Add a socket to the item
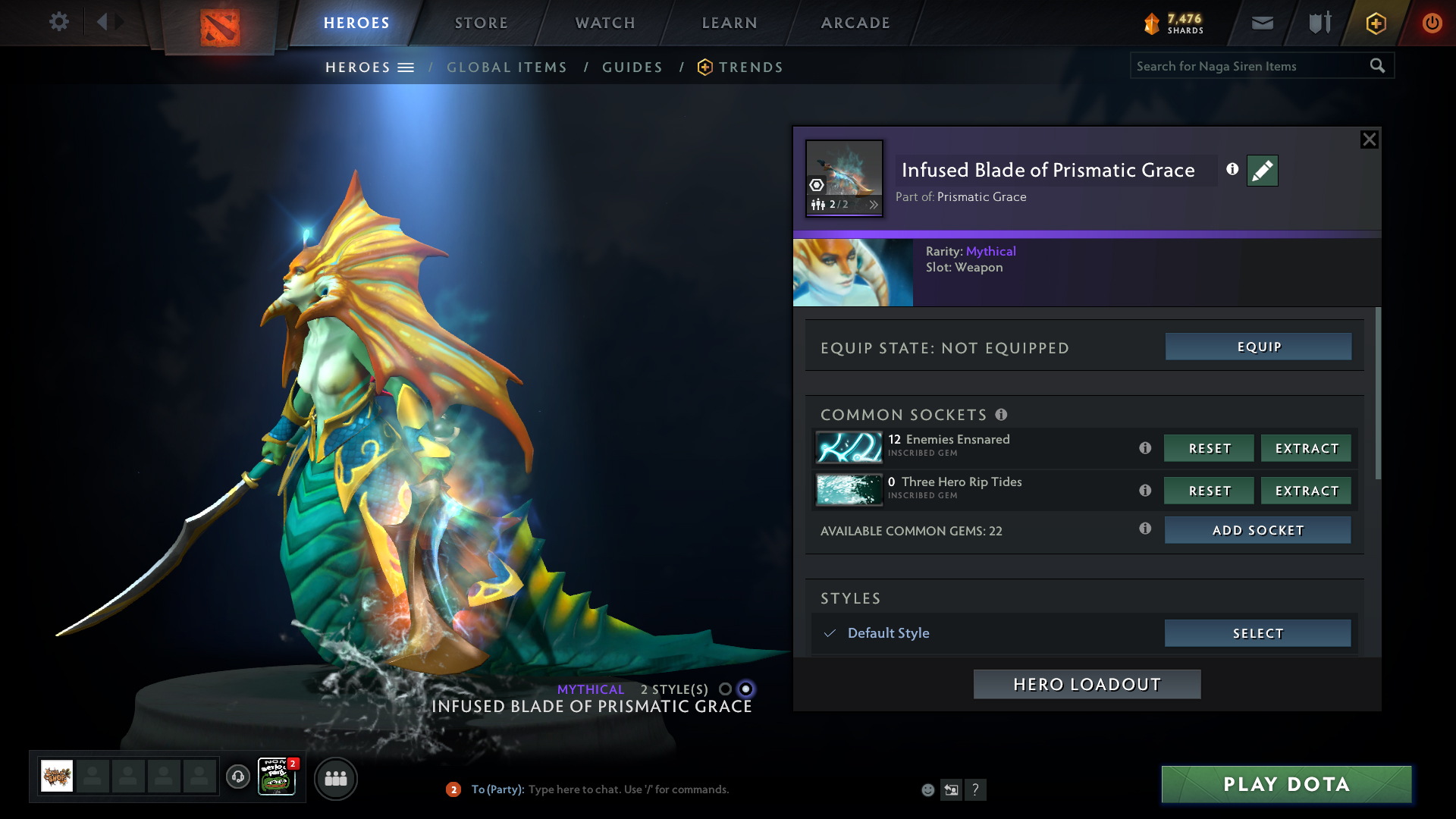Image resolution: width=1456 pixels, height=819 pixels. click(1257, 530)
